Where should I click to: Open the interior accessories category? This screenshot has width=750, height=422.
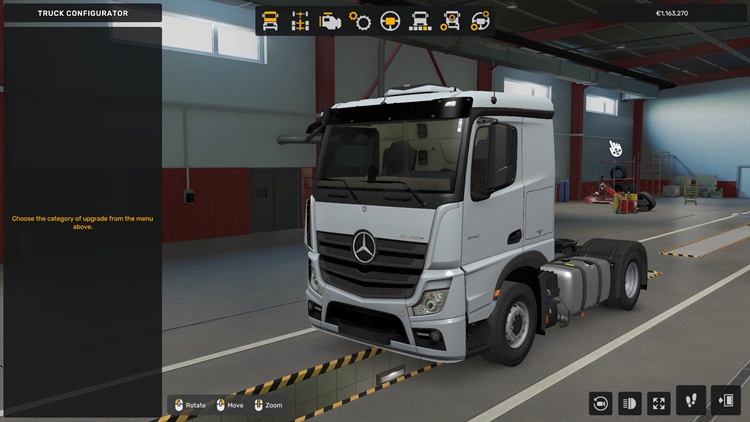click(481, 21)
